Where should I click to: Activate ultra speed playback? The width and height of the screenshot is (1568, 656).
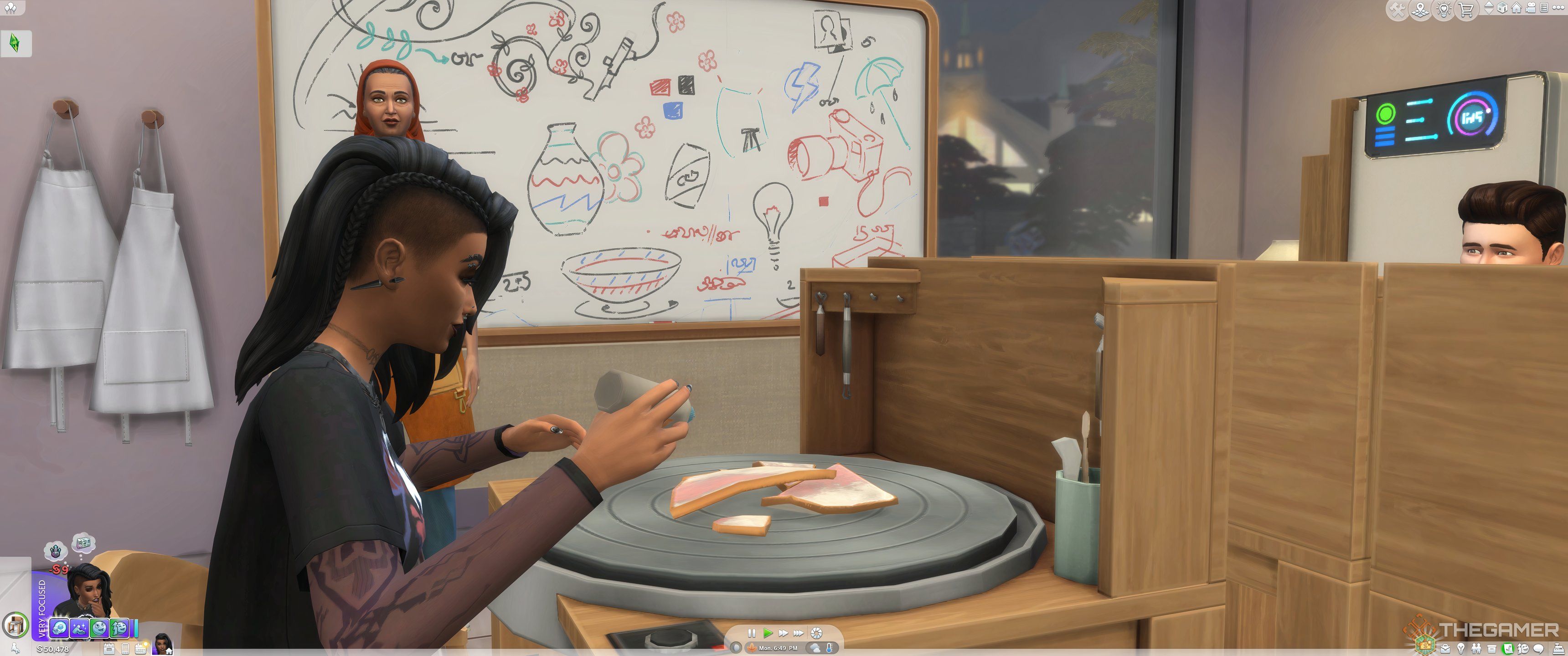[798, 634]
